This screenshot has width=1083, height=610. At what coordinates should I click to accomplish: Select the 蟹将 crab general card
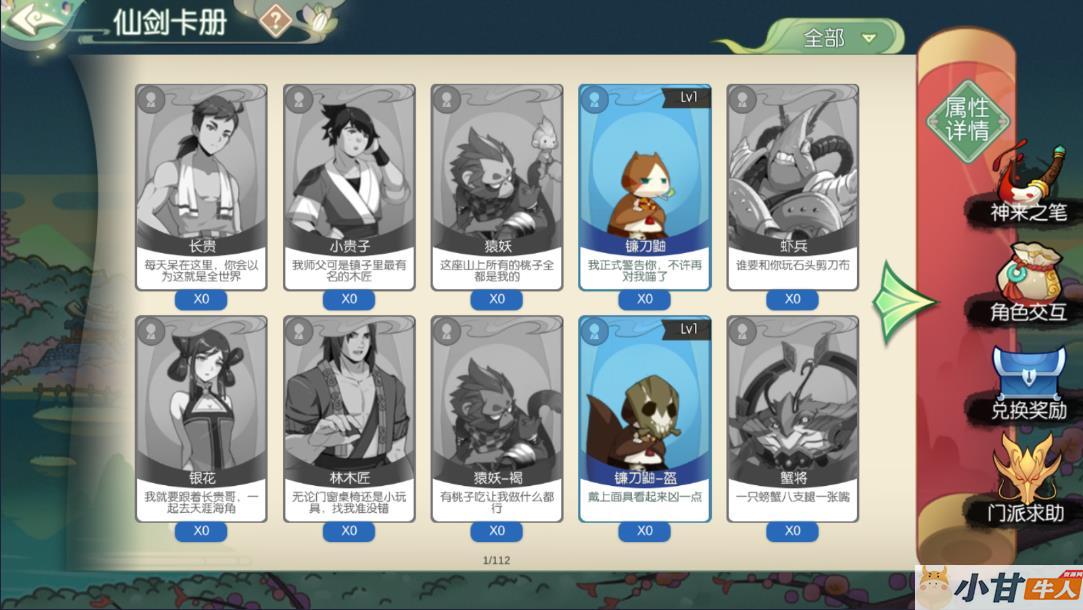coord(793,418)
